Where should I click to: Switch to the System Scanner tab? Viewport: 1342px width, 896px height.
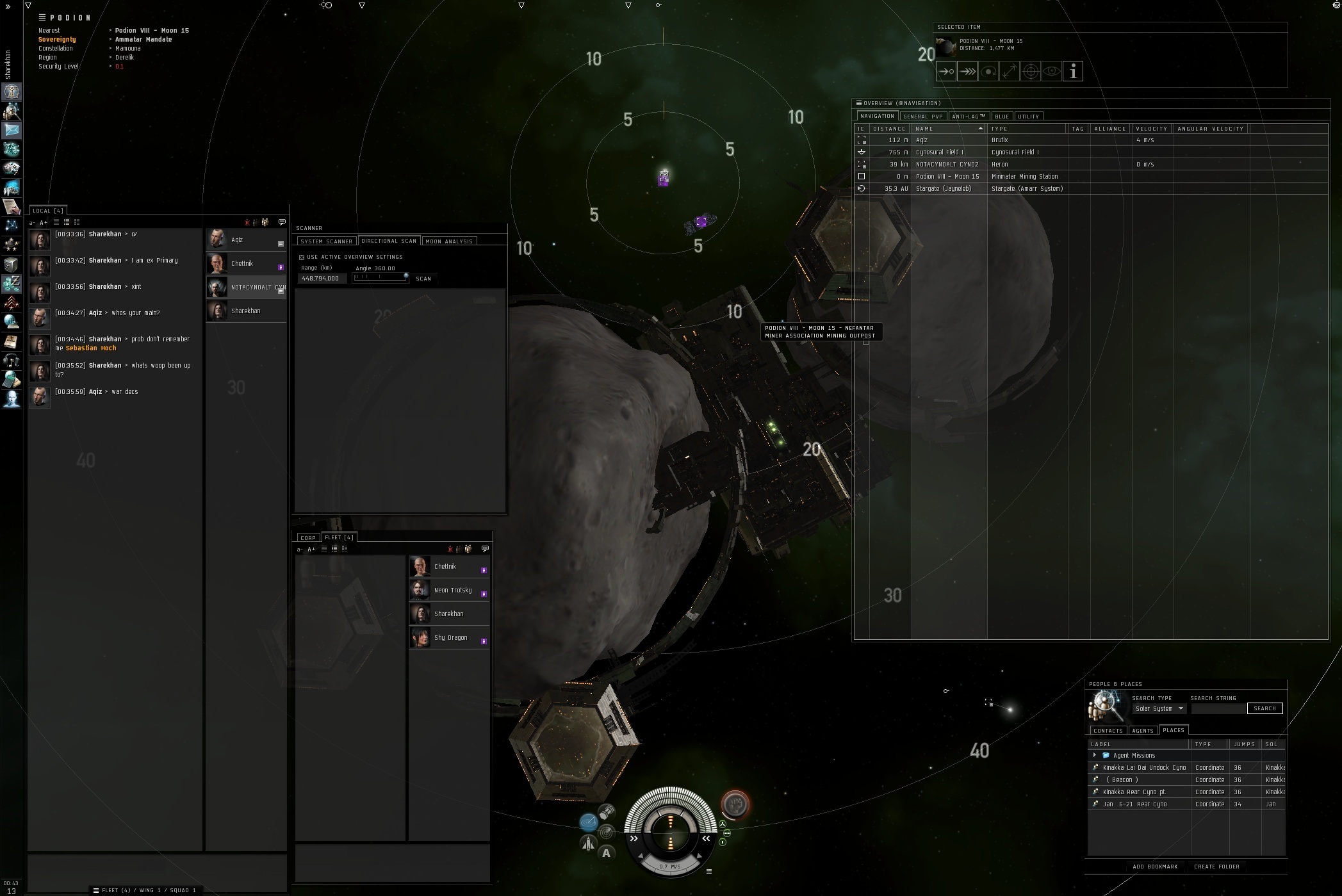click(326, 241)
